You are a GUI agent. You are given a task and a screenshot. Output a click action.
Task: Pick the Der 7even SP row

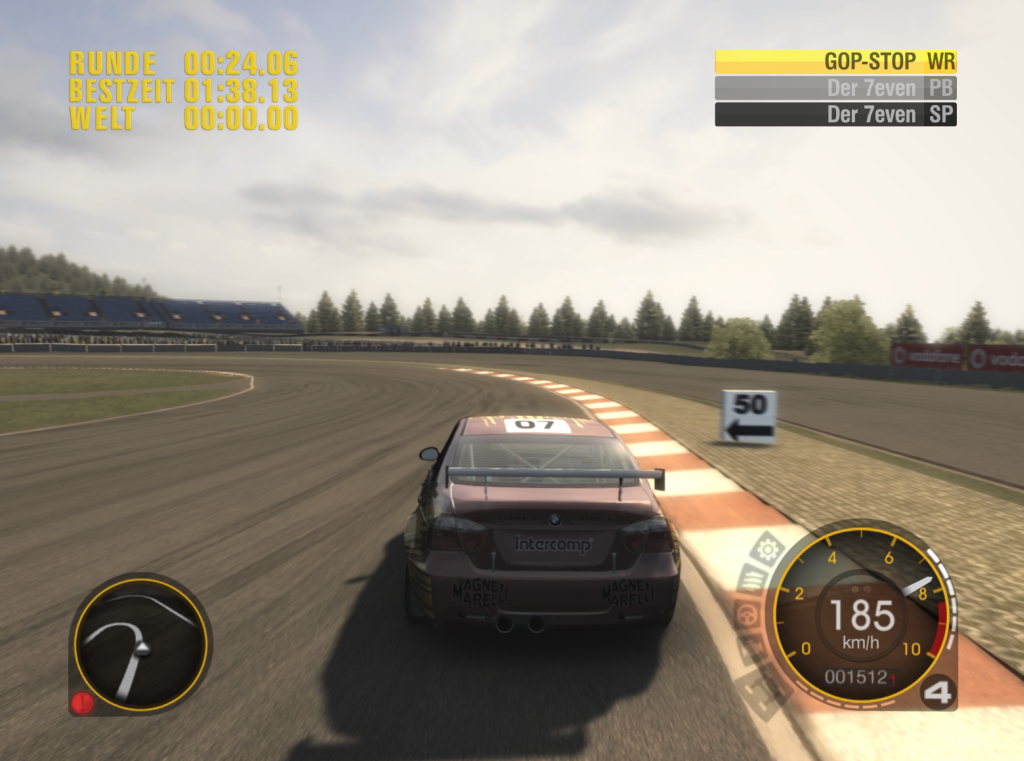(x=835, y=114)
